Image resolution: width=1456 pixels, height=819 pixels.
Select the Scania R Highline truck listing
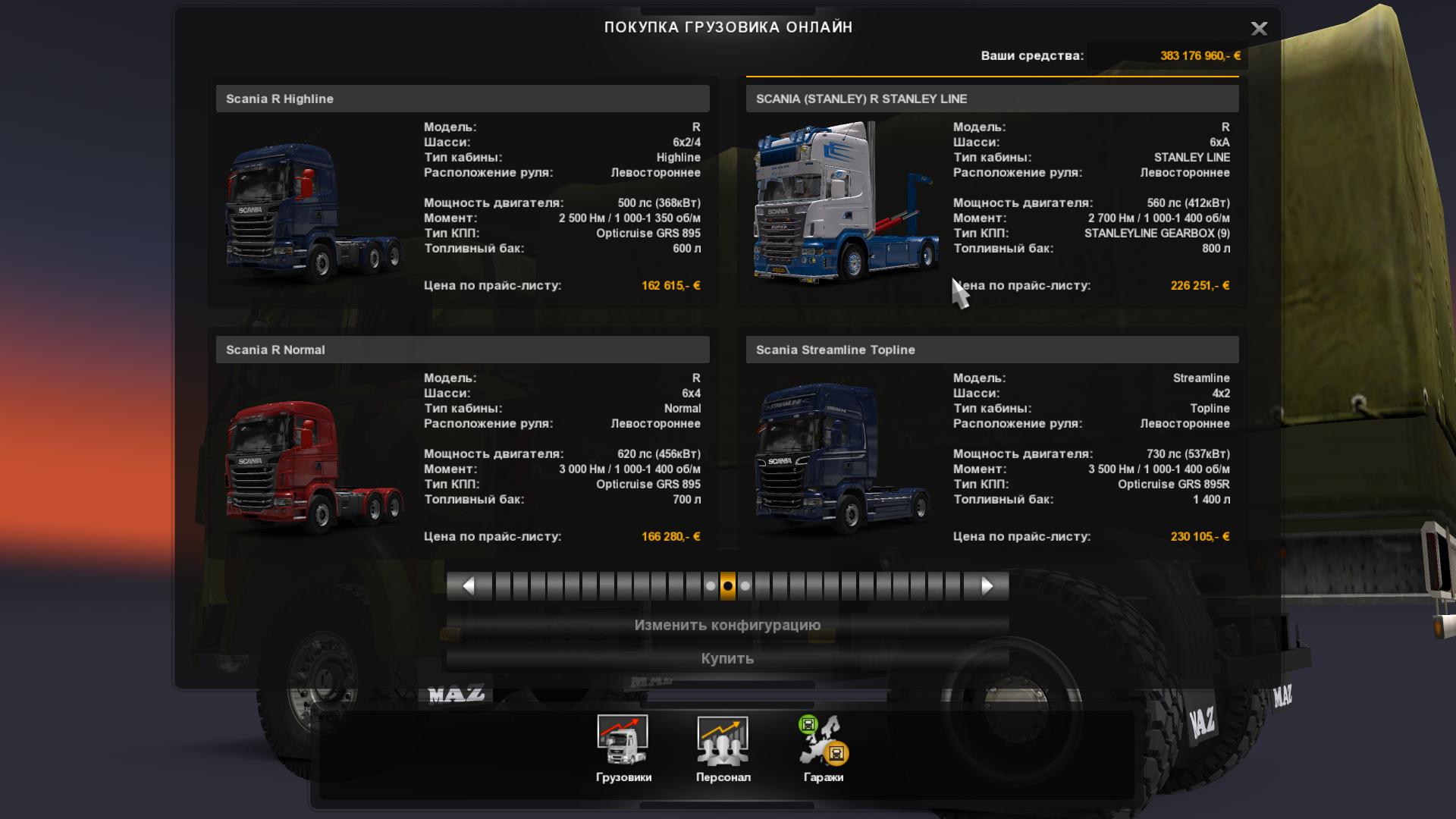[x=462, y=99]
